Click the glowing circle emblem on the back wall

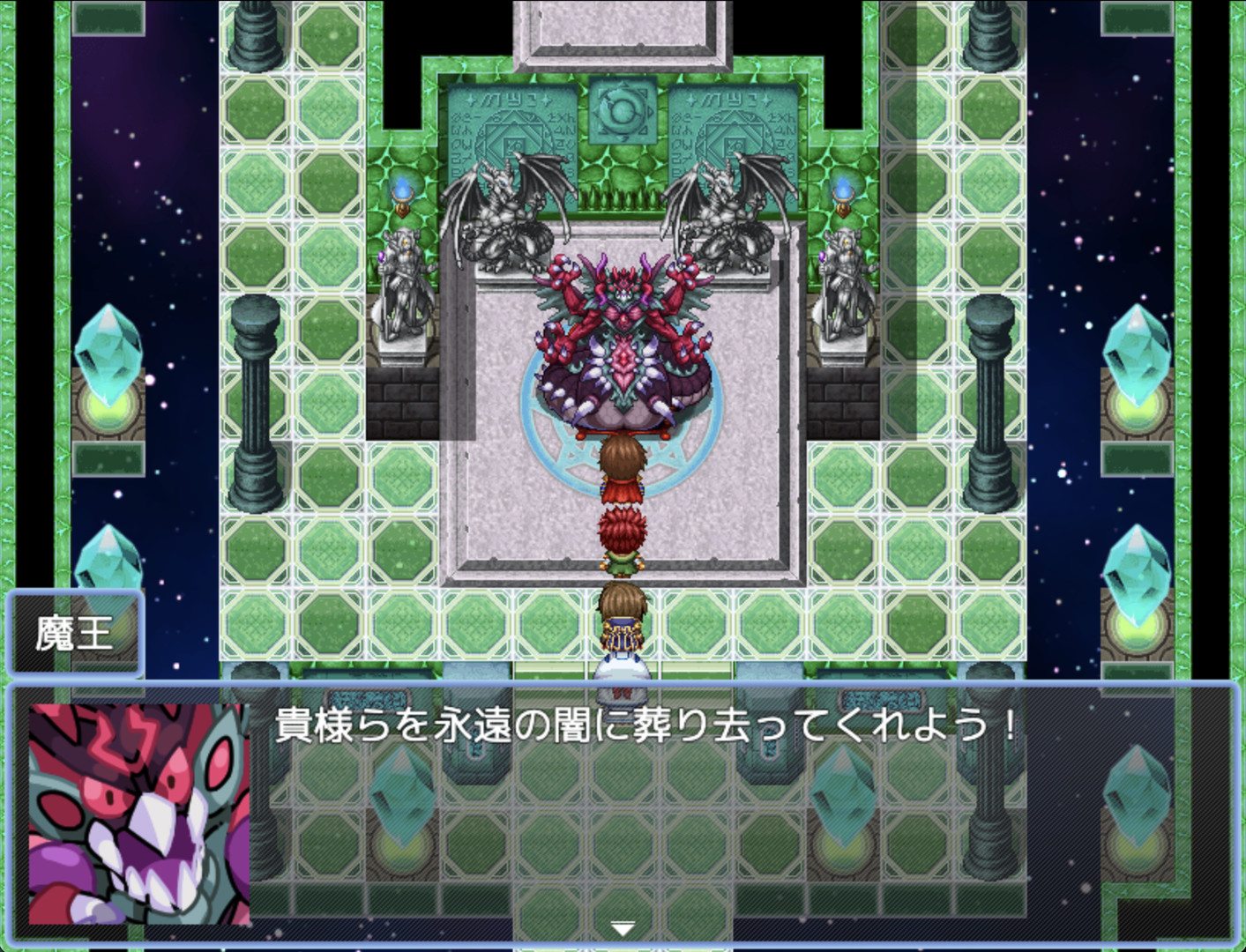click(623, 109)
